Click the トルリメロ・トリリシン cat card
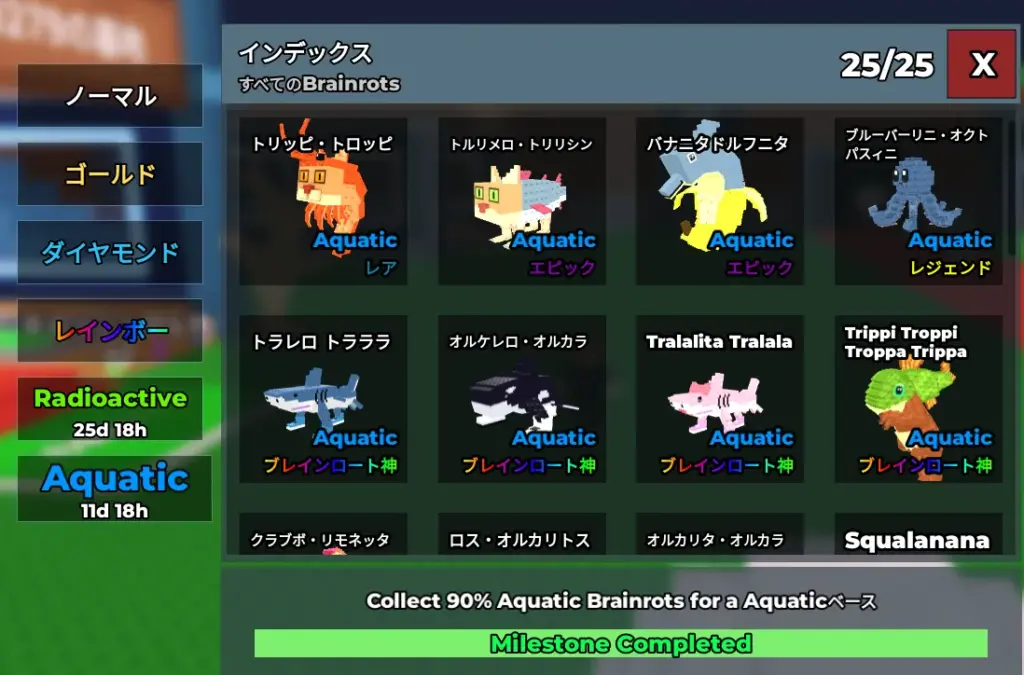 click(522, 202)
